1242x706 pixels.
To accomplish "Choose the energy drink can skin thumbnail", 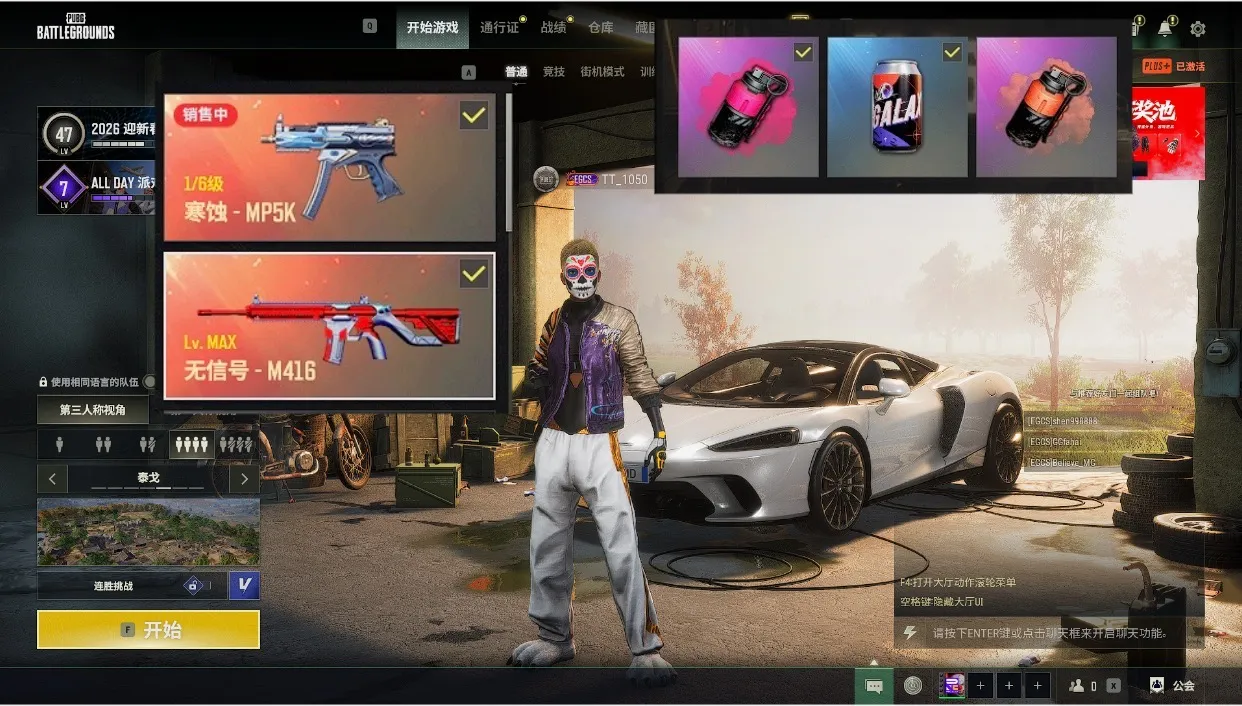I will pyautogui.click(x=897, y=107).
